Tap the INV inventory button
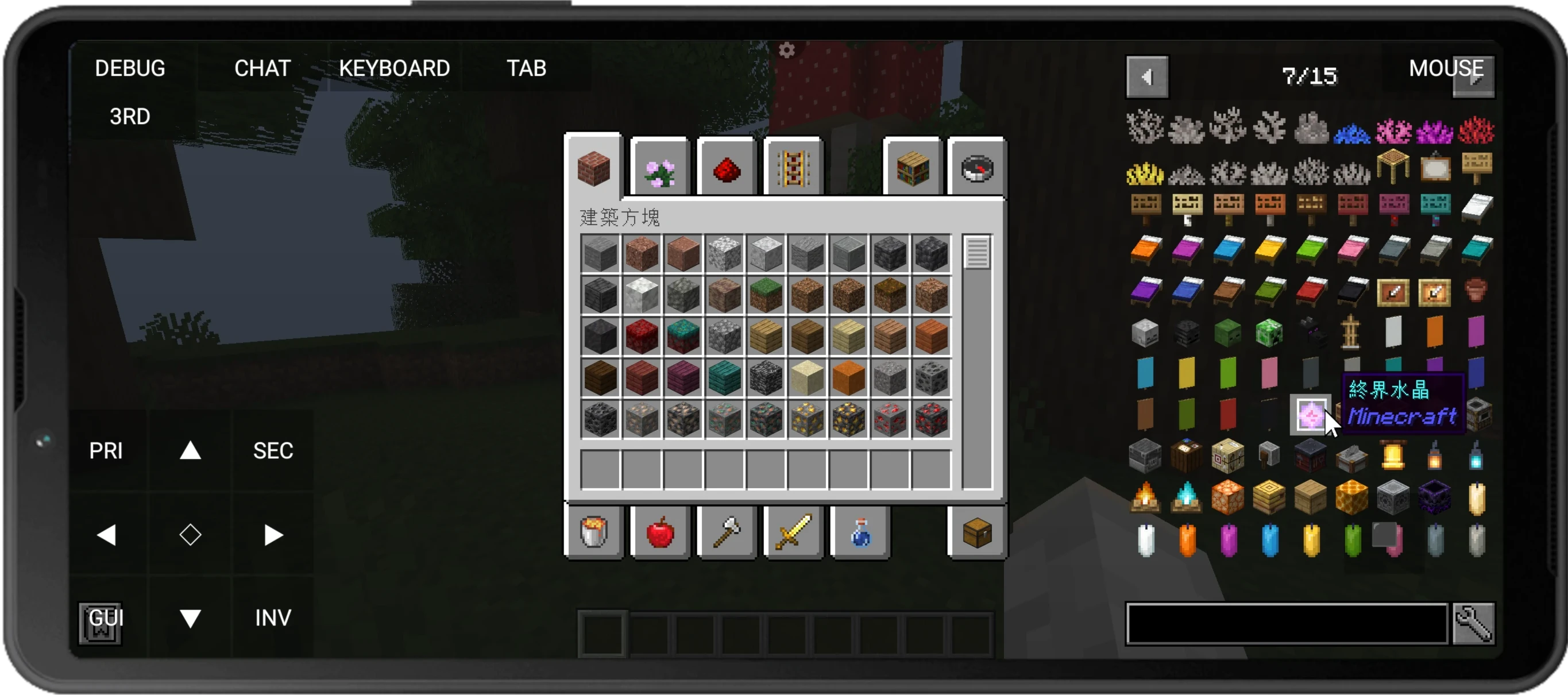 [273, 617]
